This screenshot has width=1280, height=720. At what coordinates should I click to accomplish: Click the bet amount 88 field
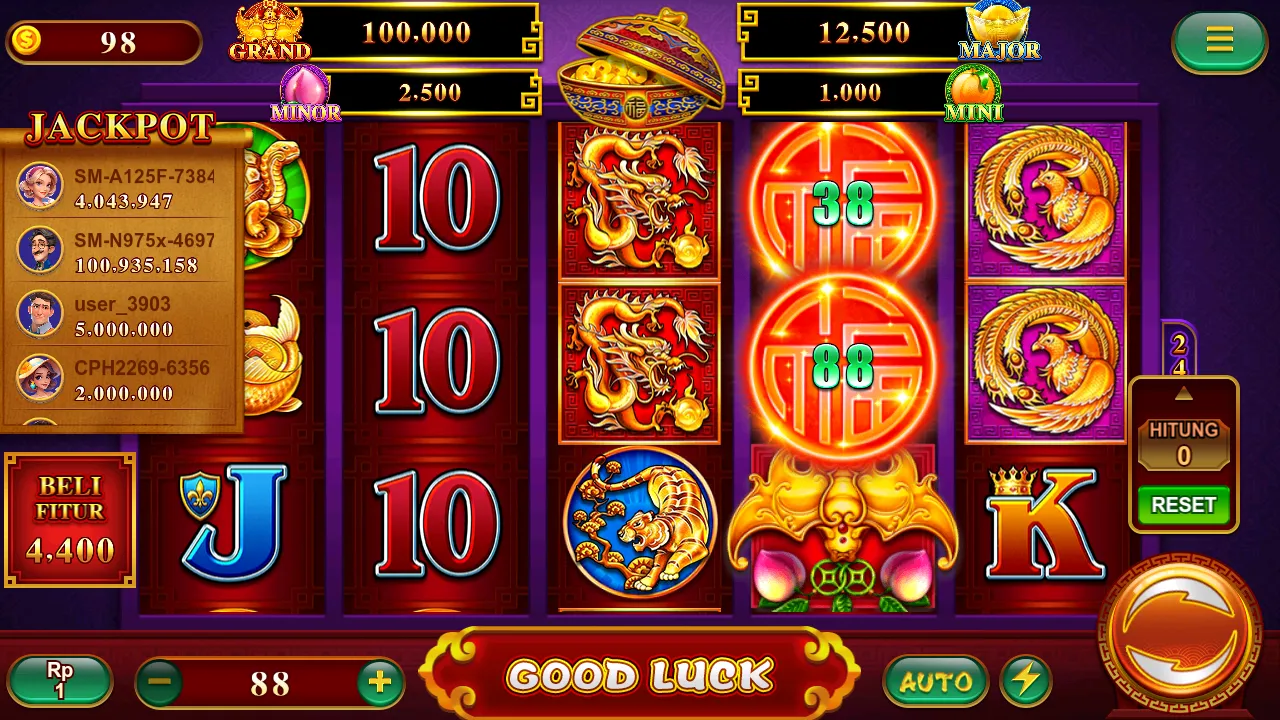(270, 684)
